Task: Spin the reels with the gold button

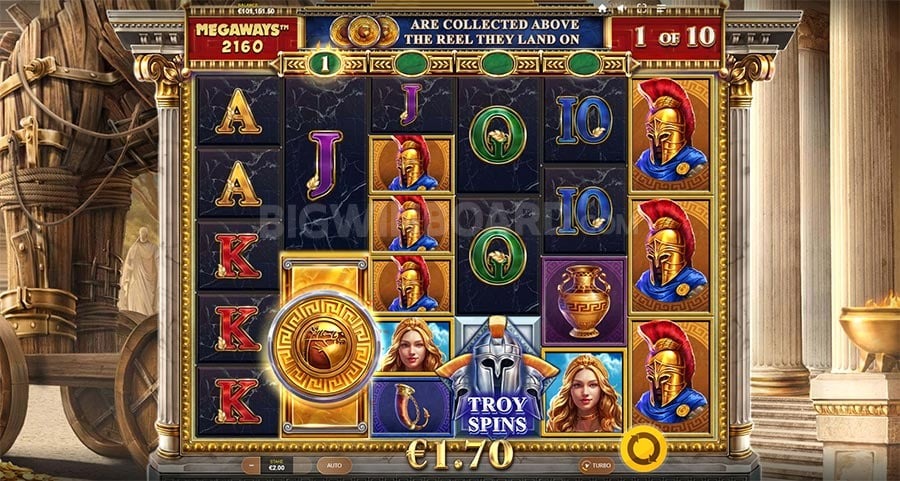Action: point(643,447)
